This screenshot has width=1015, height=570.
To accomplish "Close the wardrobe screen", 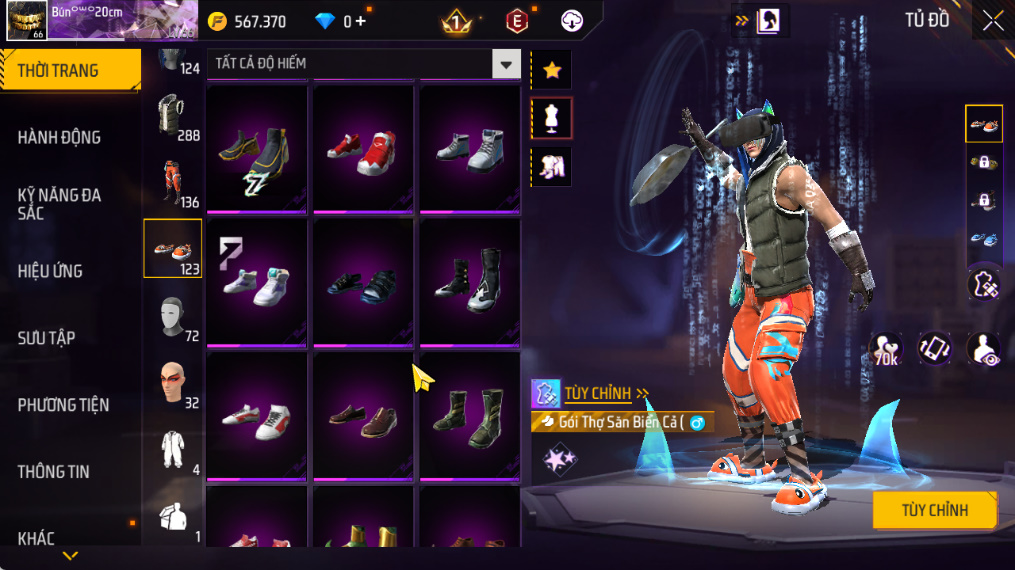I will click(992, 21).
